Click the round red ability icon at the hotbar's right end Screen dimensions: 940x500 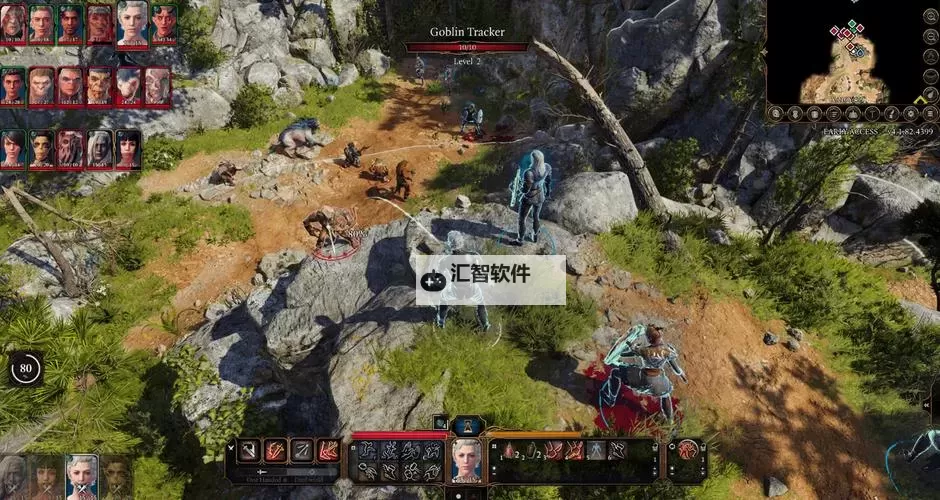point(687,450)
